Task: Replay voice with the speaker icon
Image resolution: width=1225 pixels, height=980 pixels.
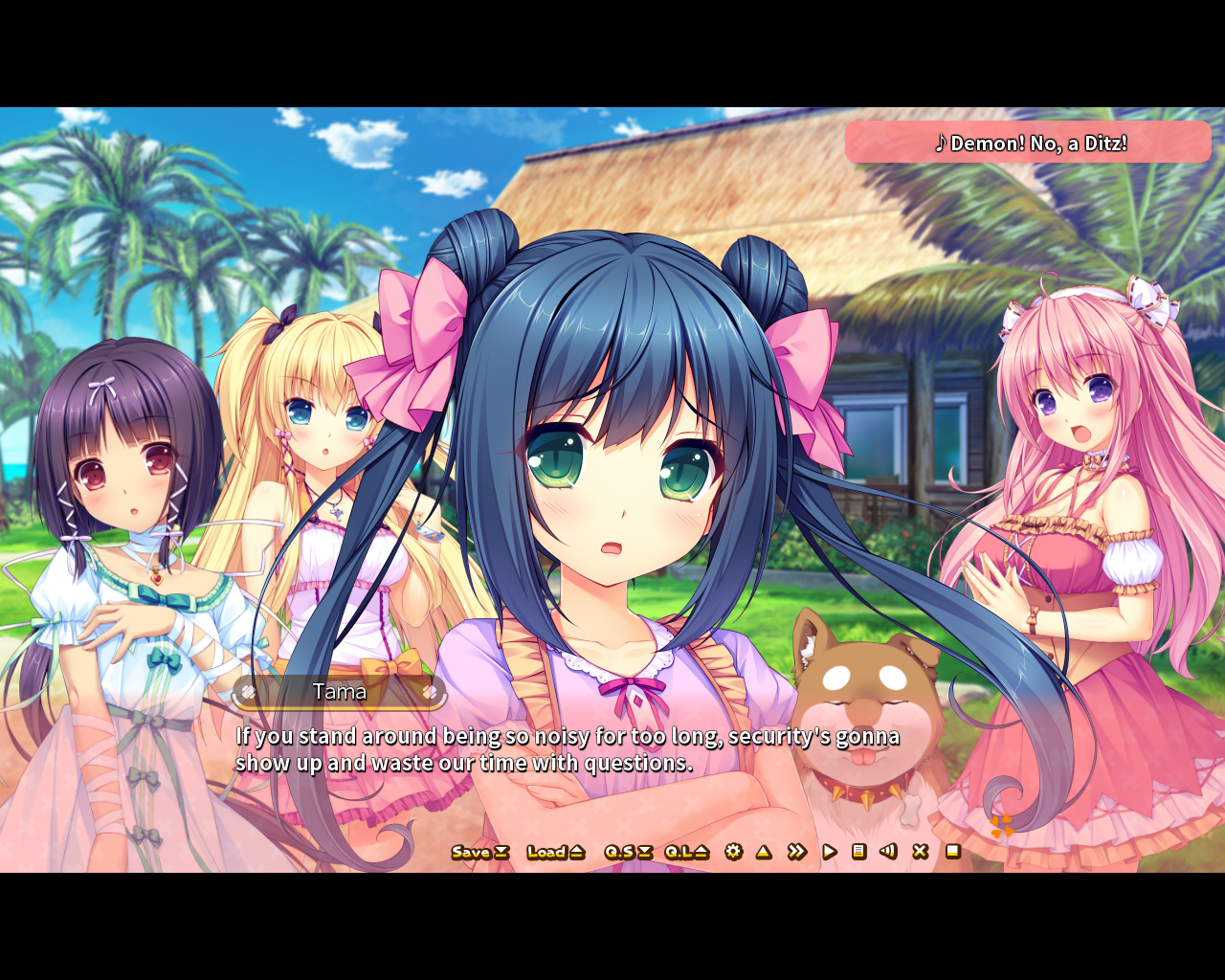Action: coord(888,851)
